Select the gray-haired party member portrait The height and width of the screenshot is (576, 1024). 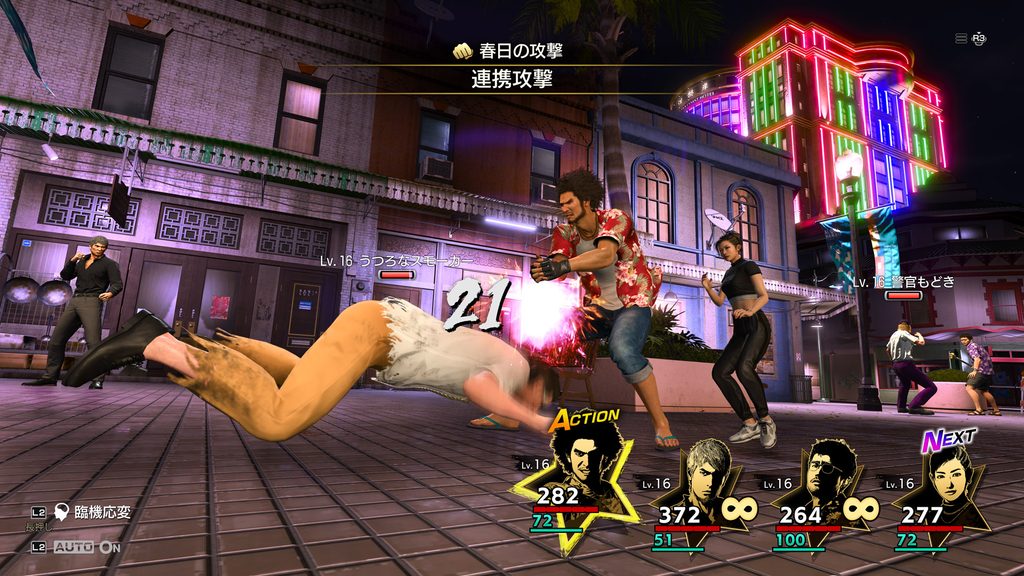(x=703, y=475)
